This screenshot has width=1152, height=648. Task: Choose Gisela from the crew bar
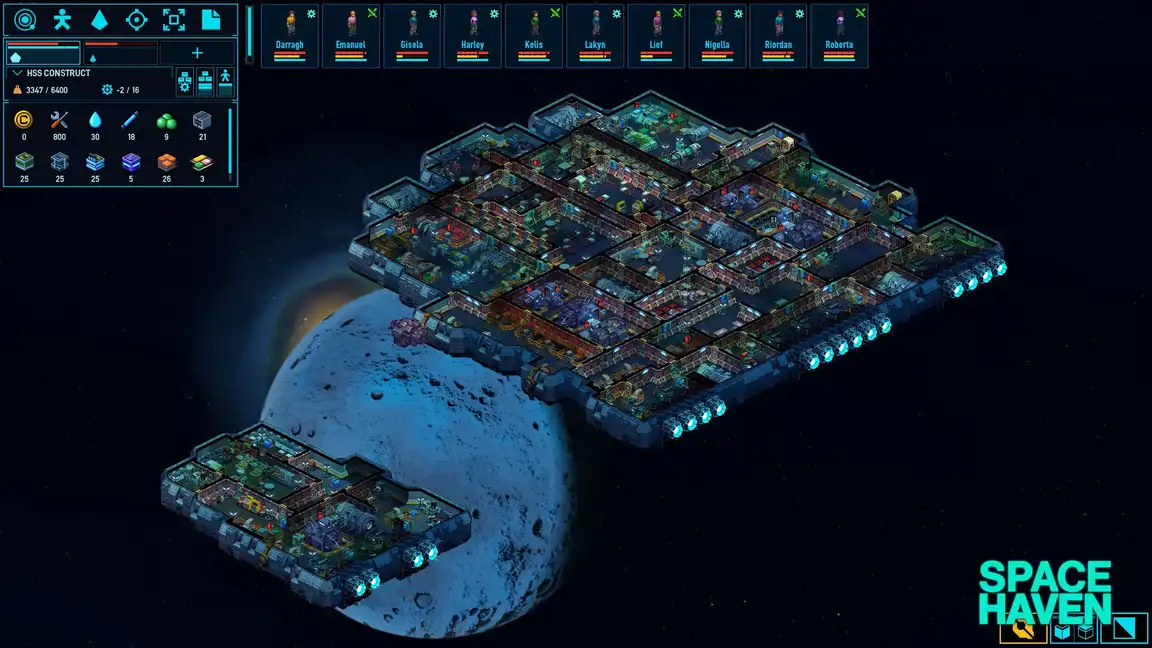412,35
